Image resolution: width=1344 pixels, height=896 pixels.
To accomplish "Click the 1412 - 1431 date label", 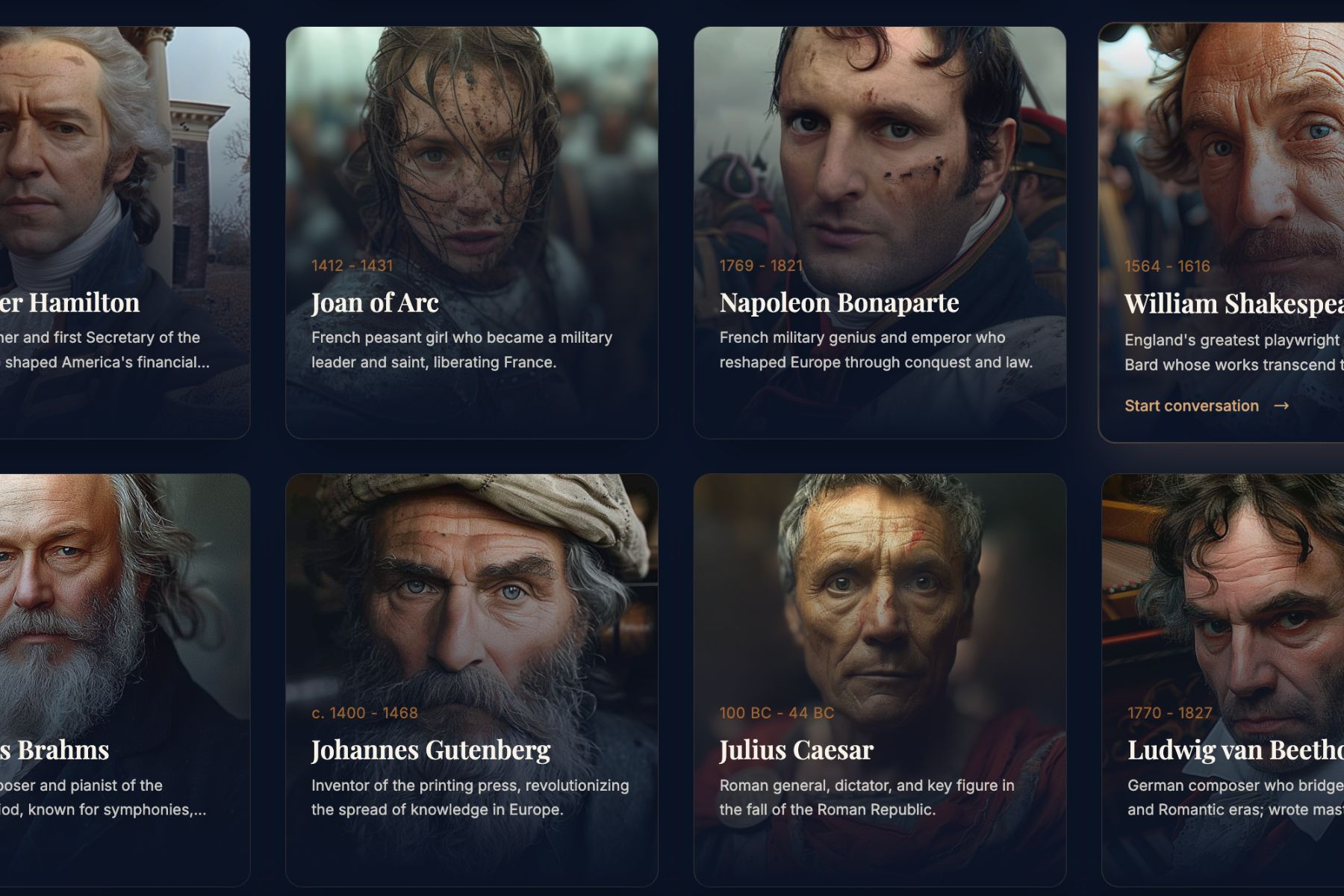I will point(353,264).
